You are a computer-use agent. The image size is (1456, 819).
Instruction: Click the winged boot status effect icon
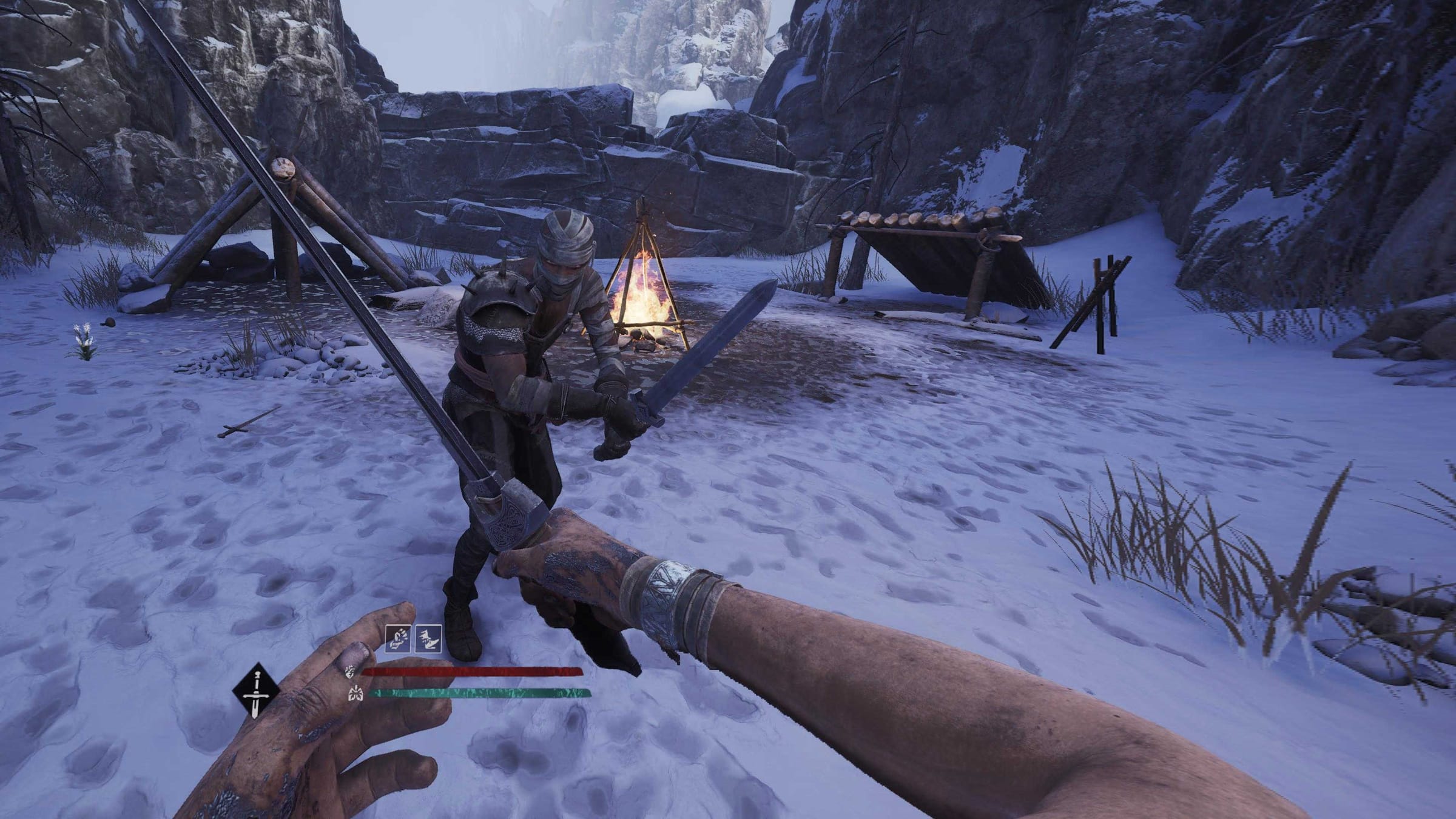click(428, 639)
